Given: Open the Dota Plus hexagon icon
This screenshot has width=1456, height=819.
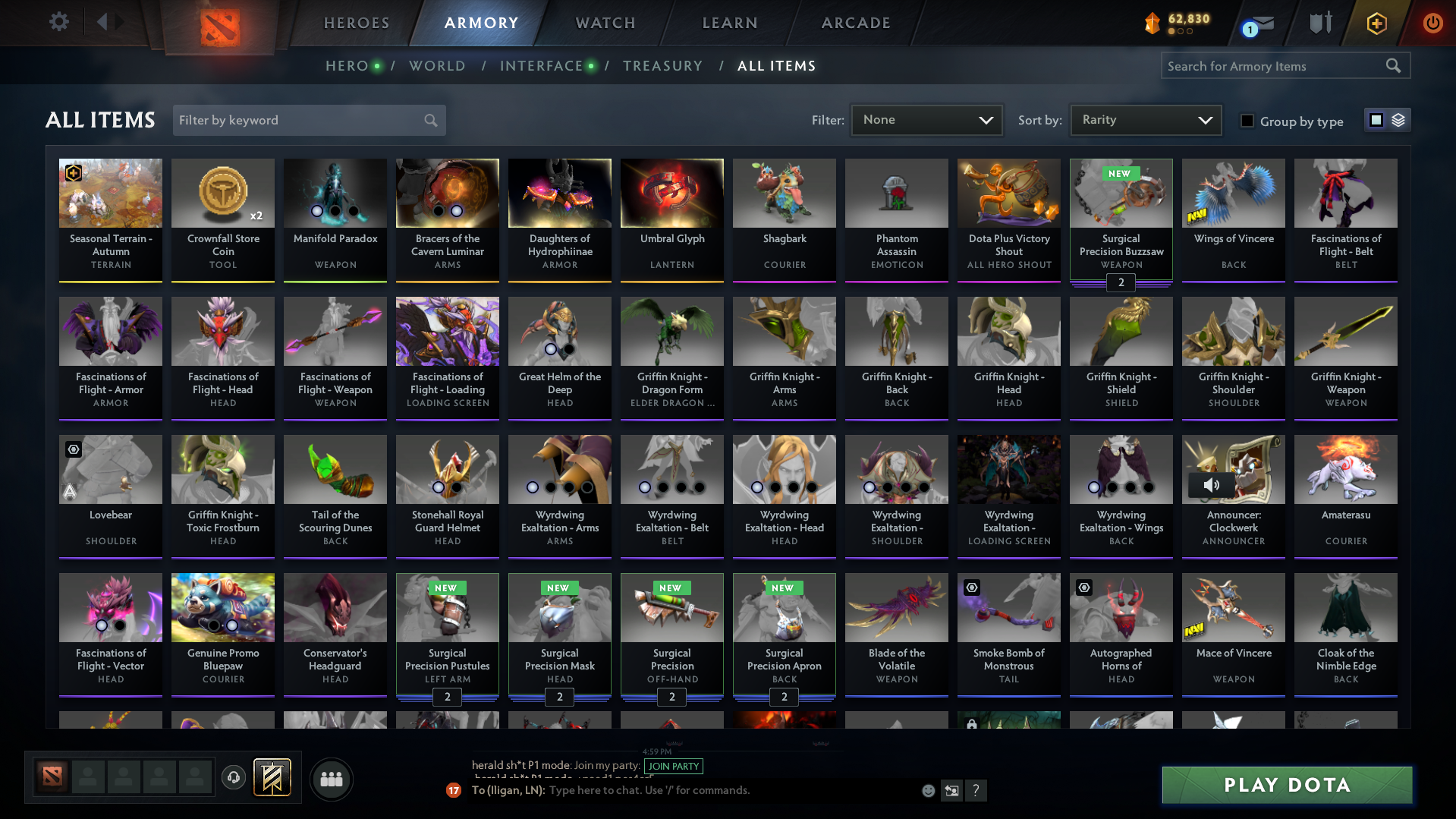Looking at the screenshot, I should click(1376, 24).
